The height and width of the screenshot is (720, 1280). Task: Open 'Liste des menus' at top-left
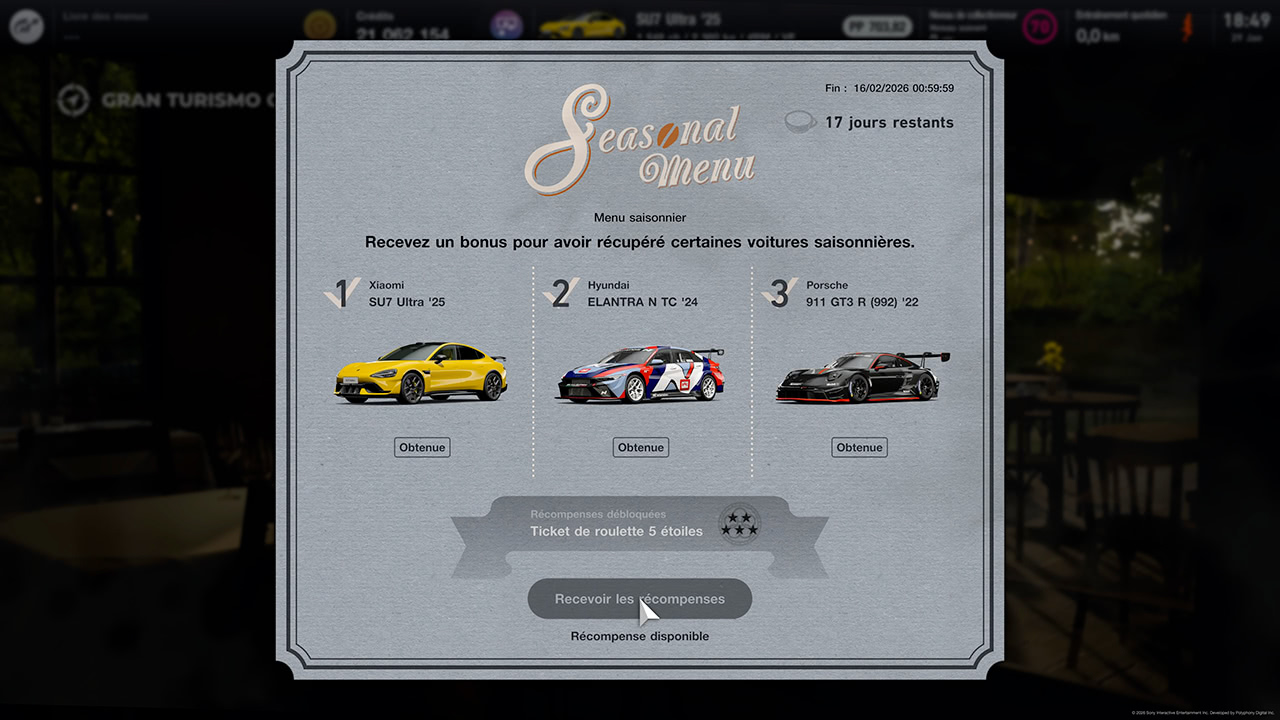(103, 16)
